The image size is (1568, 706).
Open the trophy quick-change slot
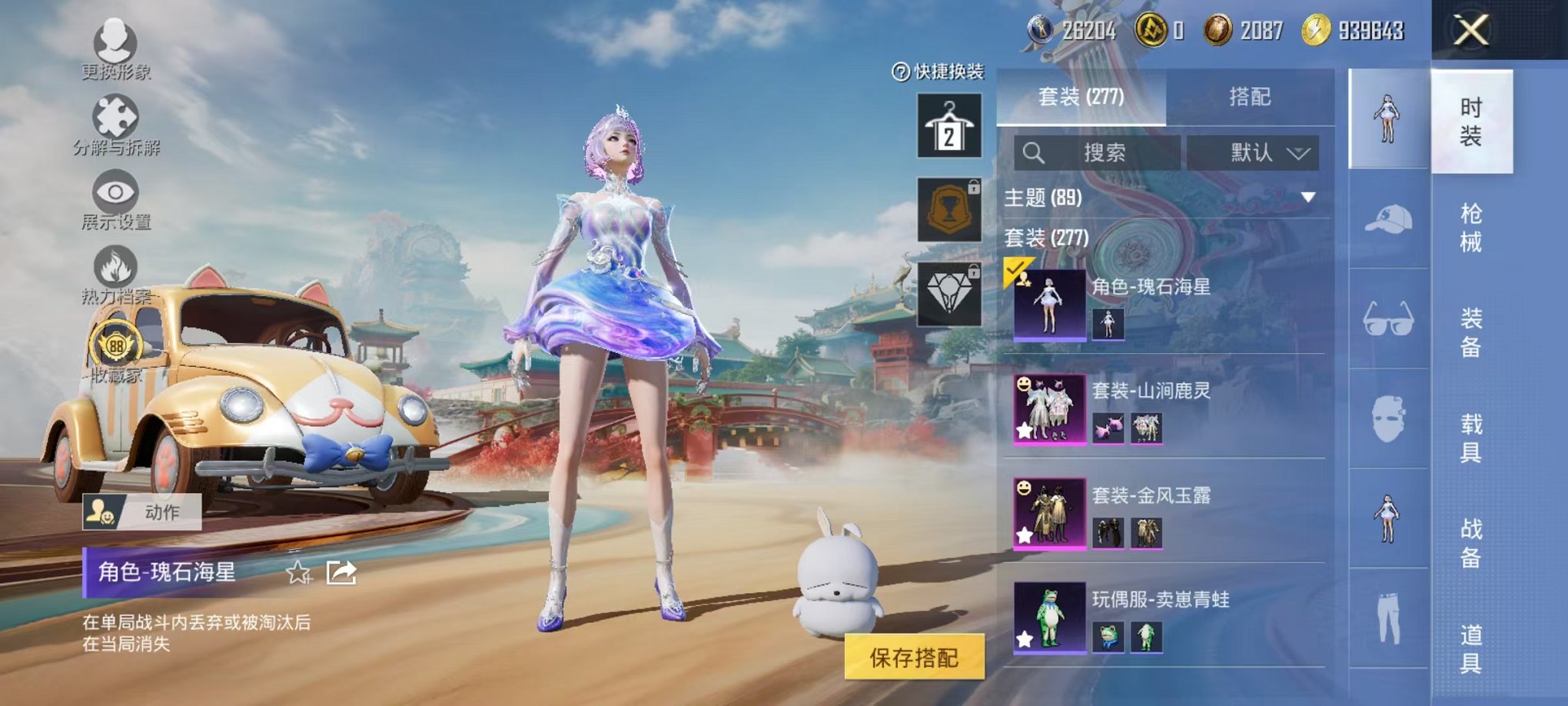tap(950, 208)
